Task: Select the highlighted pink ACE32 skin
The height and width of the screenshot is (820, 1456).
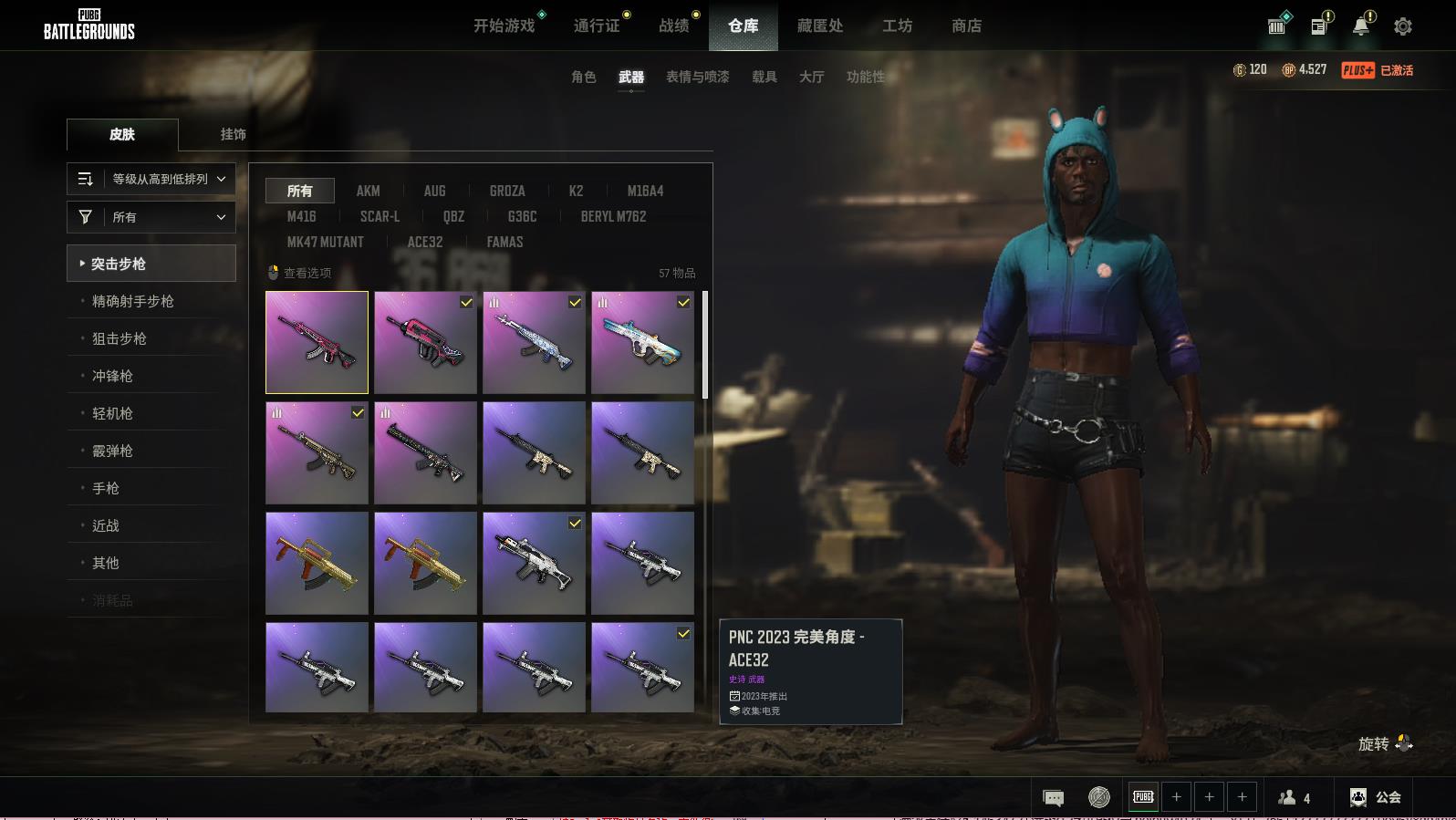Action: [x=317, y=342]
